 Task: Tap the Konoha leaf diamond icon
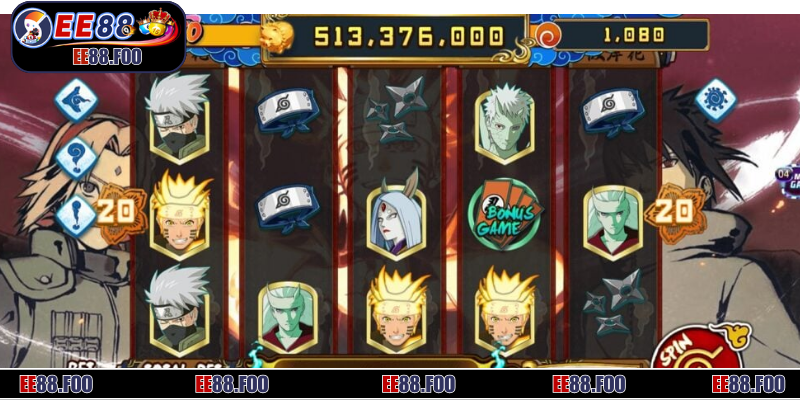pyautogui.click(x=75, y=99)
